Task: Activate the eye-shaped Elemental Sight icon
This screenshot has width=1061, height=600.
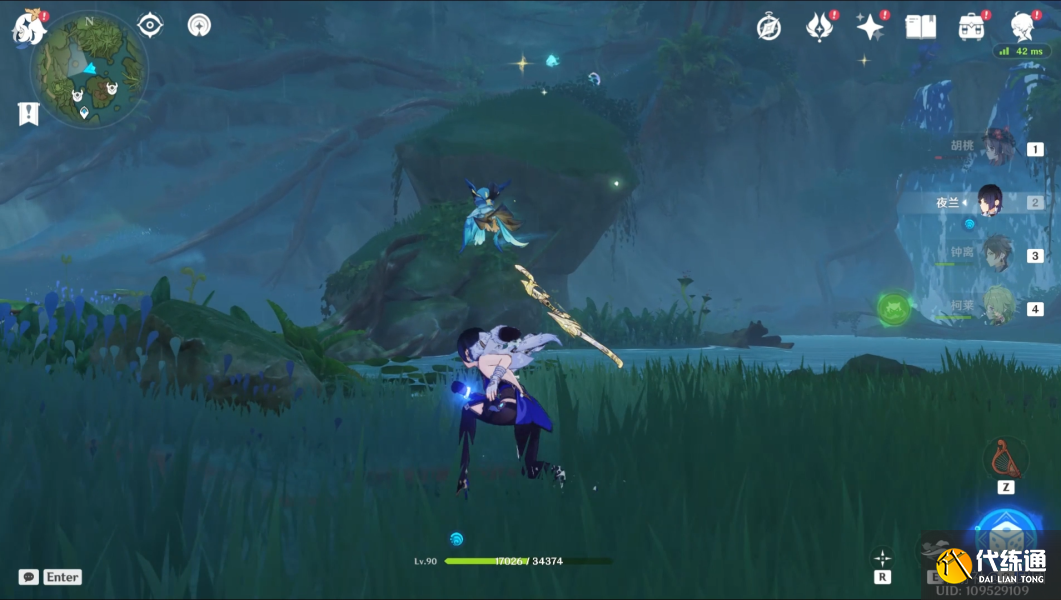Action: click(150, 25)
